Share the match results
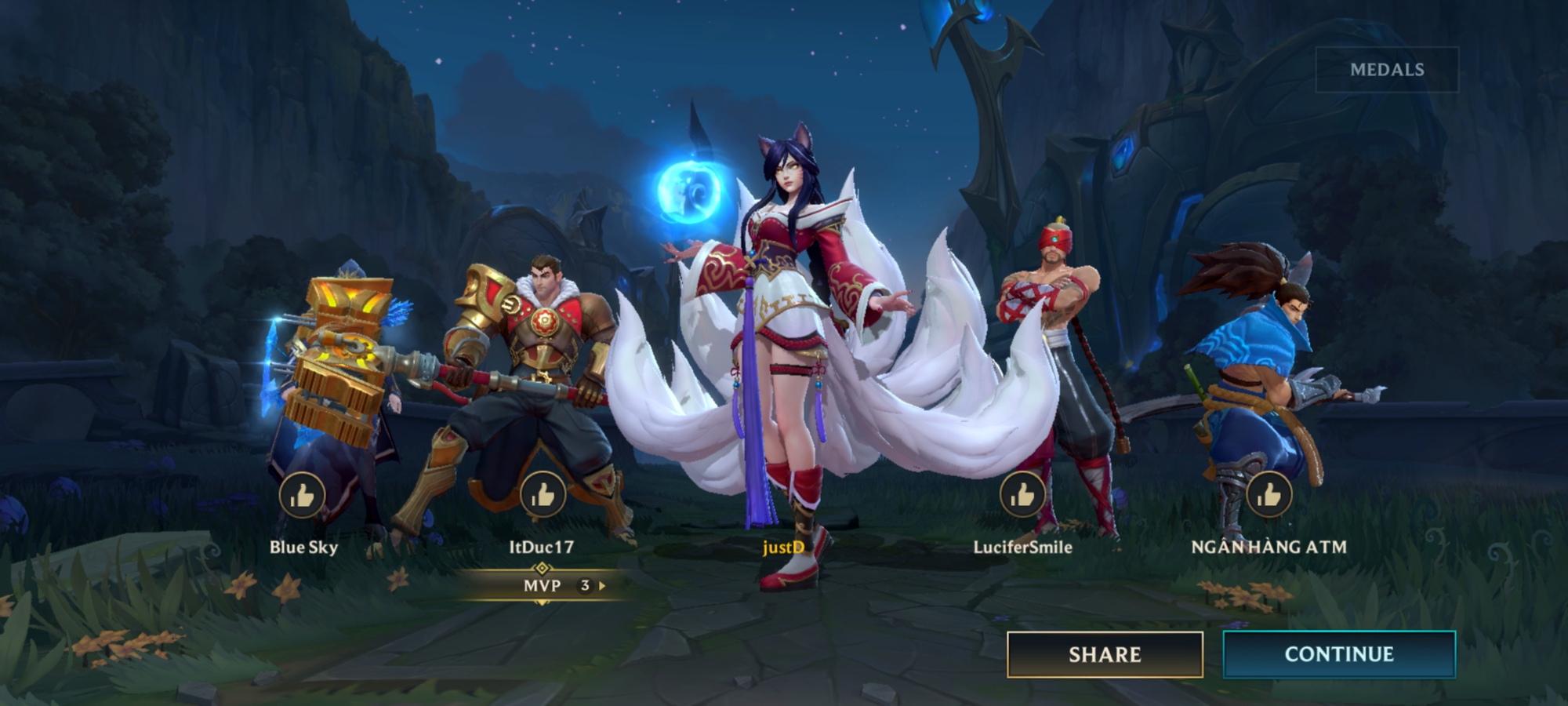This screenshot has width=1568, height=706. pos(1104,654)
